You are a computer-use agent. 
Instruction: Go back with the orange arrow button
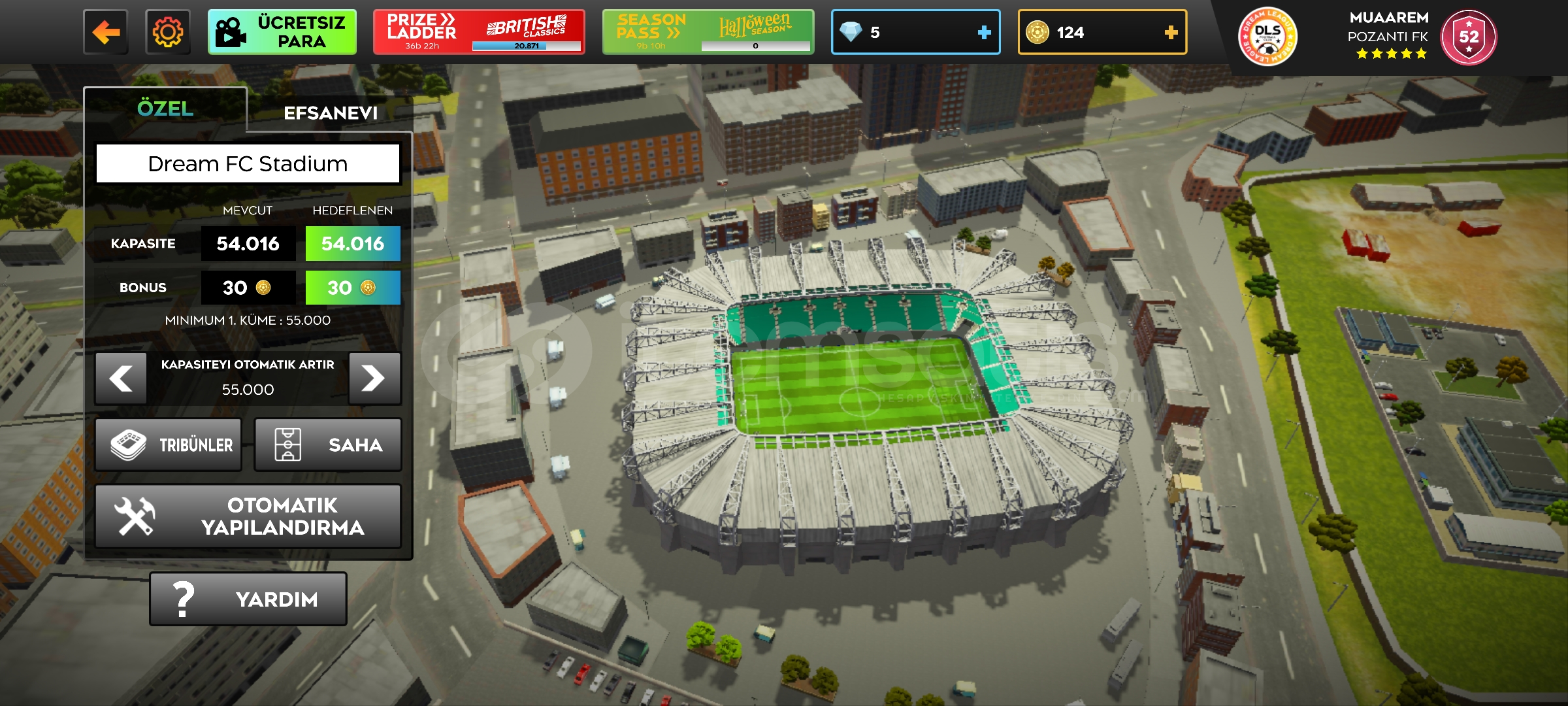coord(106,32)
